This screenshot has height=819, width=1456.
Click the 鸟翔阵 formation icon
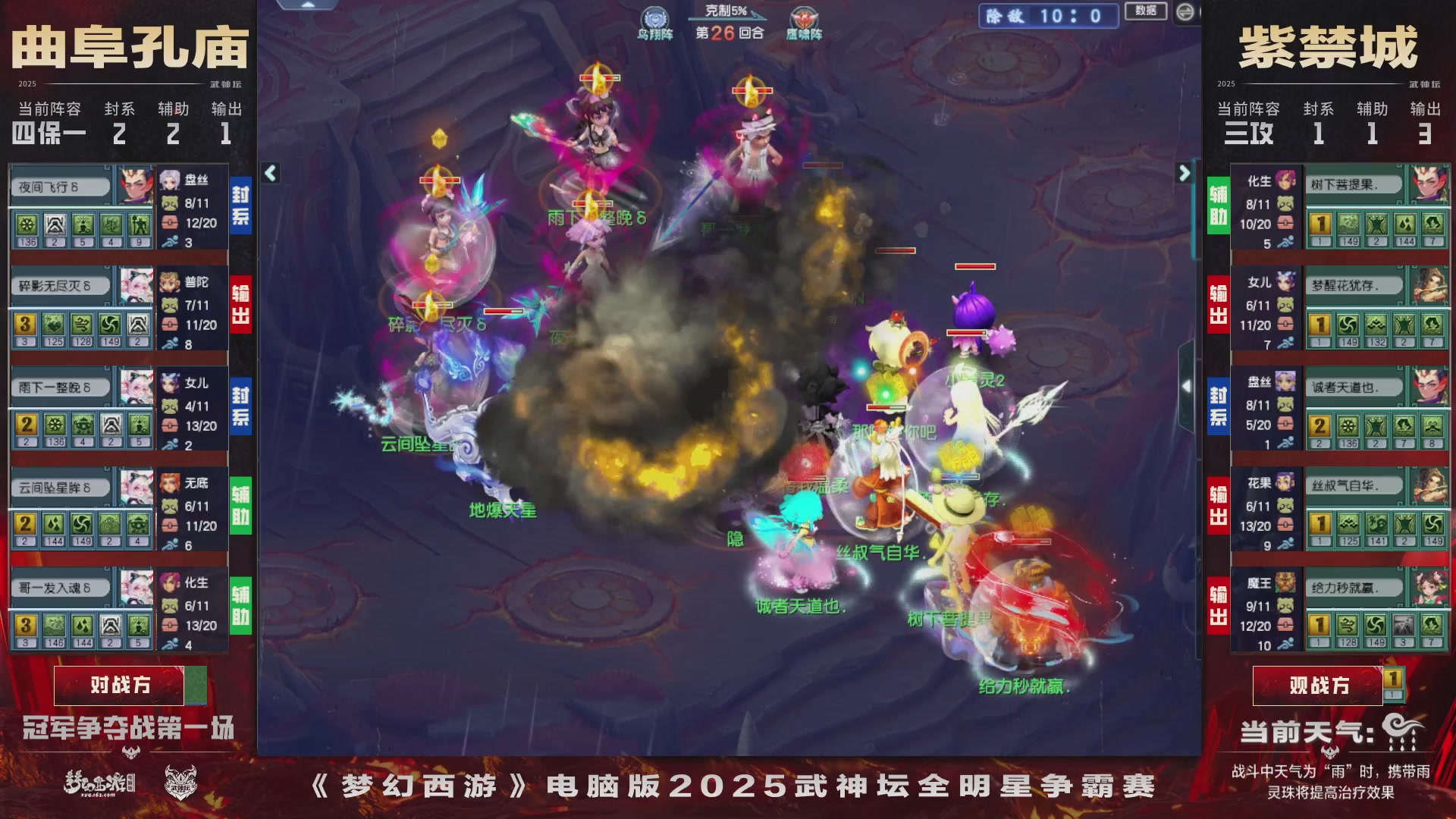tap(655, 17)
